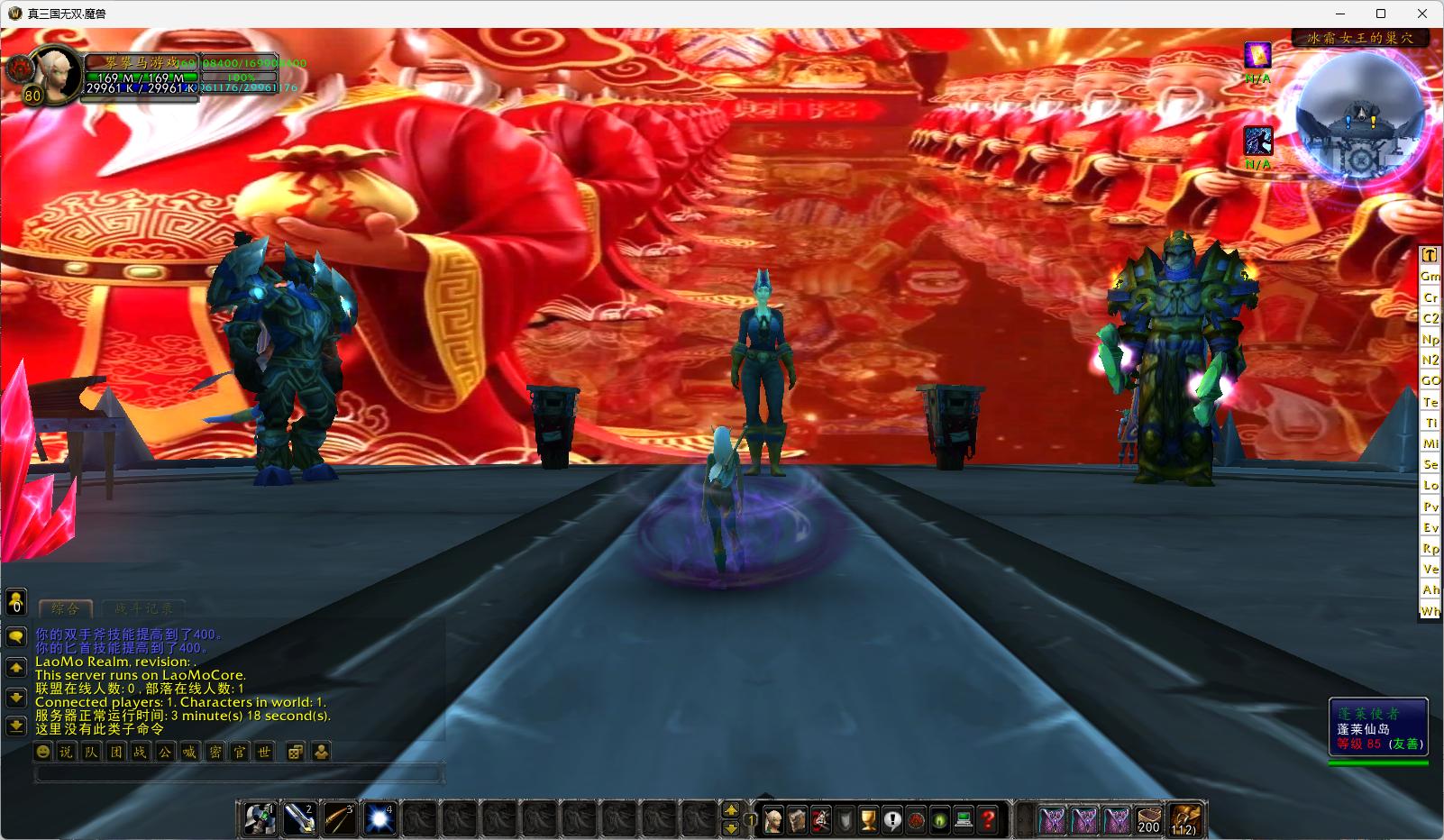1444x840 pixels.
Task: Roll the dice button in chat bar
Action: click(296, 752)
